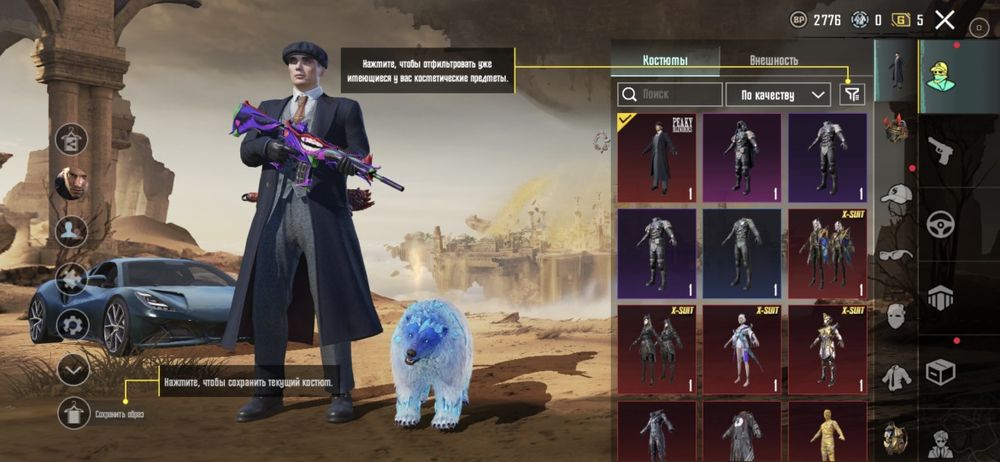The image size is (1000, 462).
Task: Switch to the Внешность tab
Action: tap(773, 60)
